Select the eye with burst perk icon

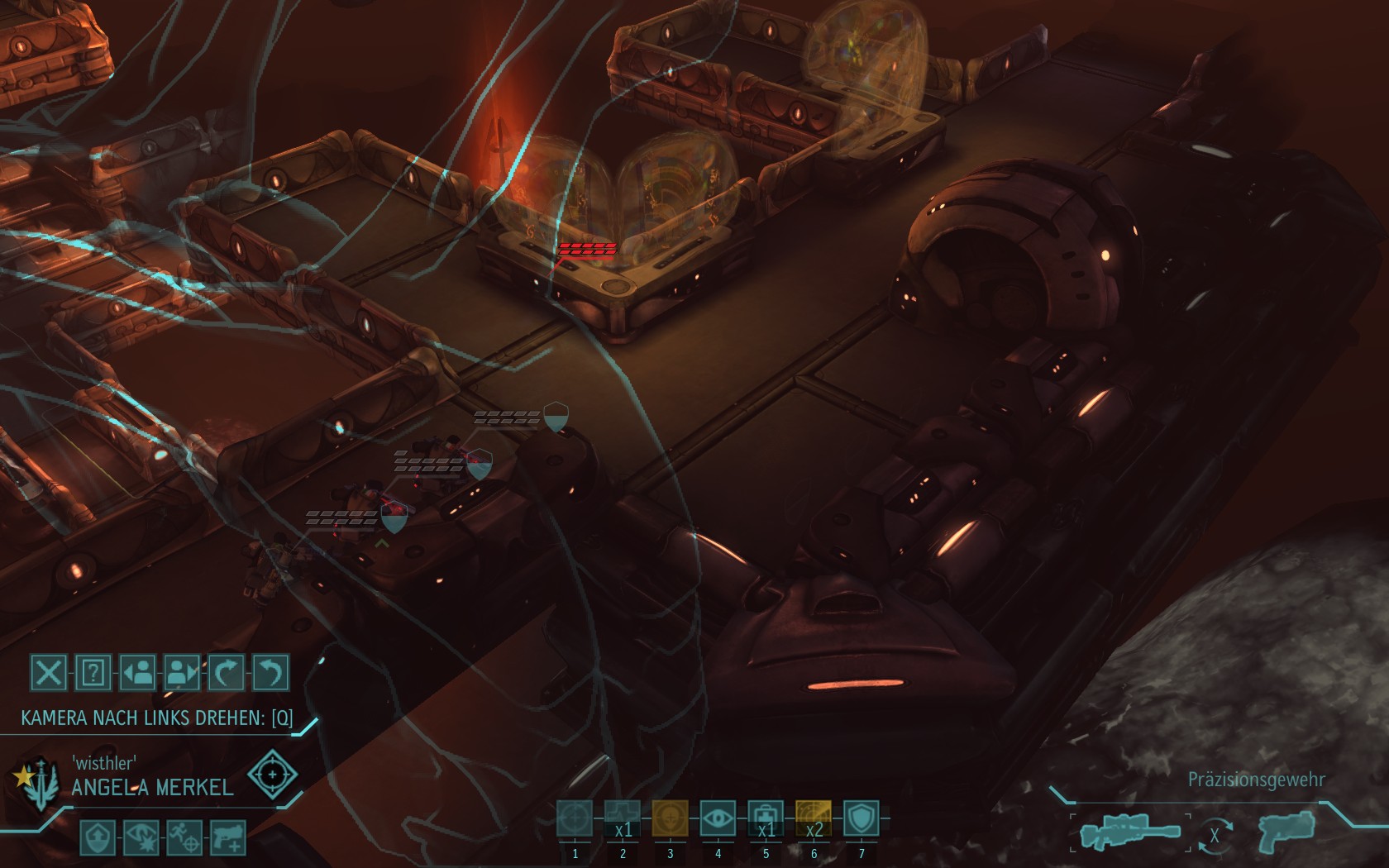coord(139,837)
